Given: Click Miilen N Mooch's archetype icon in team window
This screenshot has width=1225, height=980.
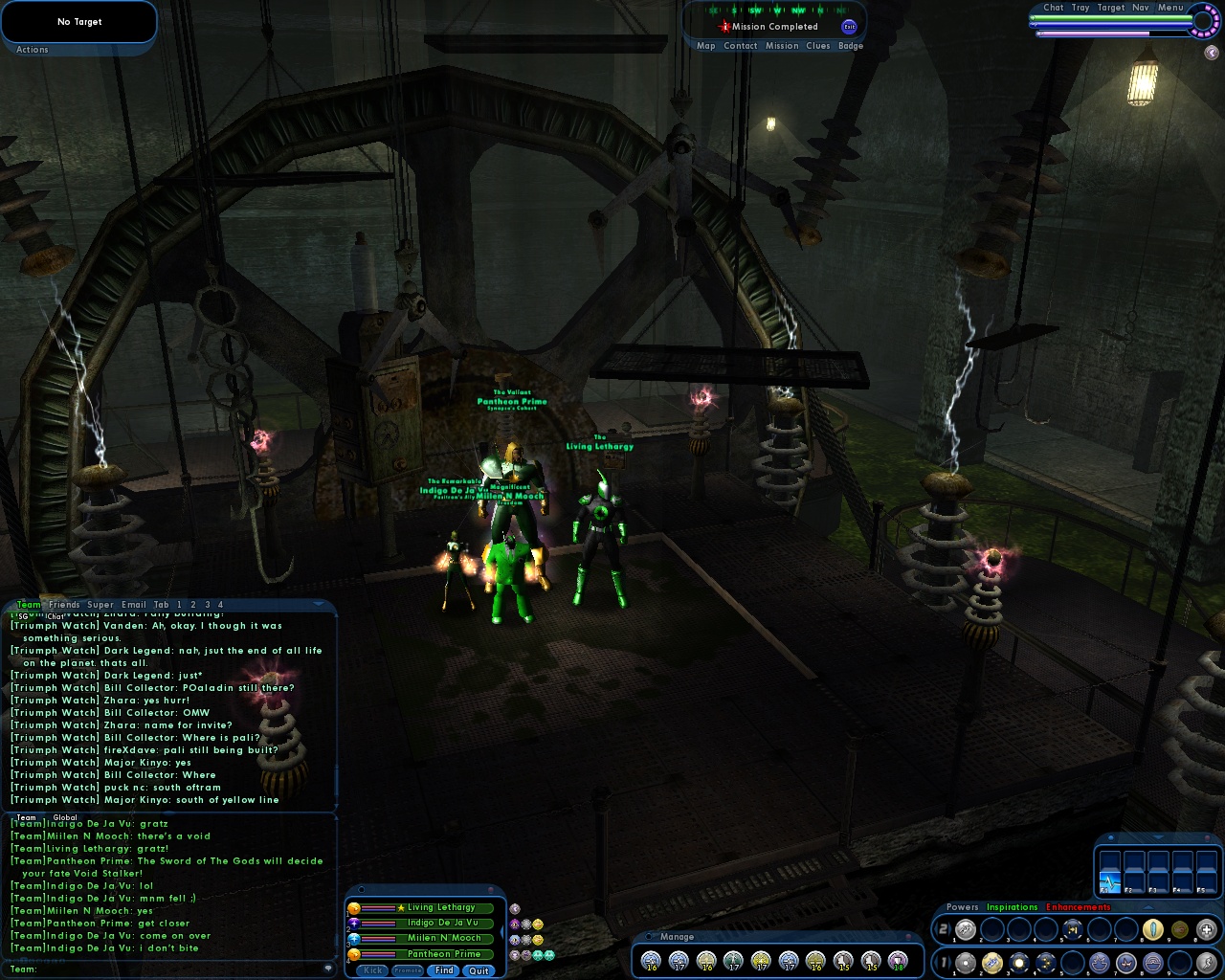Looking at the screenshot, I should pyautogui.click(x=354, y=939).
